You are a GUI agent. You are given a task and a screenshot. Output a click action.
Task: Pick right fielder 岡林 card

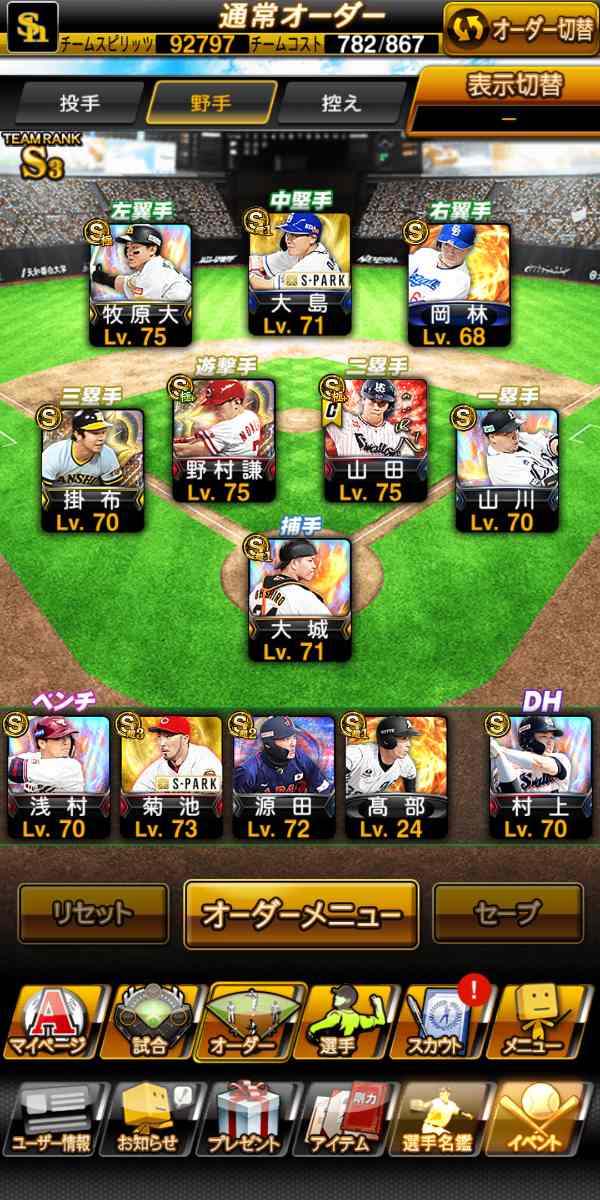pos(460,285)
